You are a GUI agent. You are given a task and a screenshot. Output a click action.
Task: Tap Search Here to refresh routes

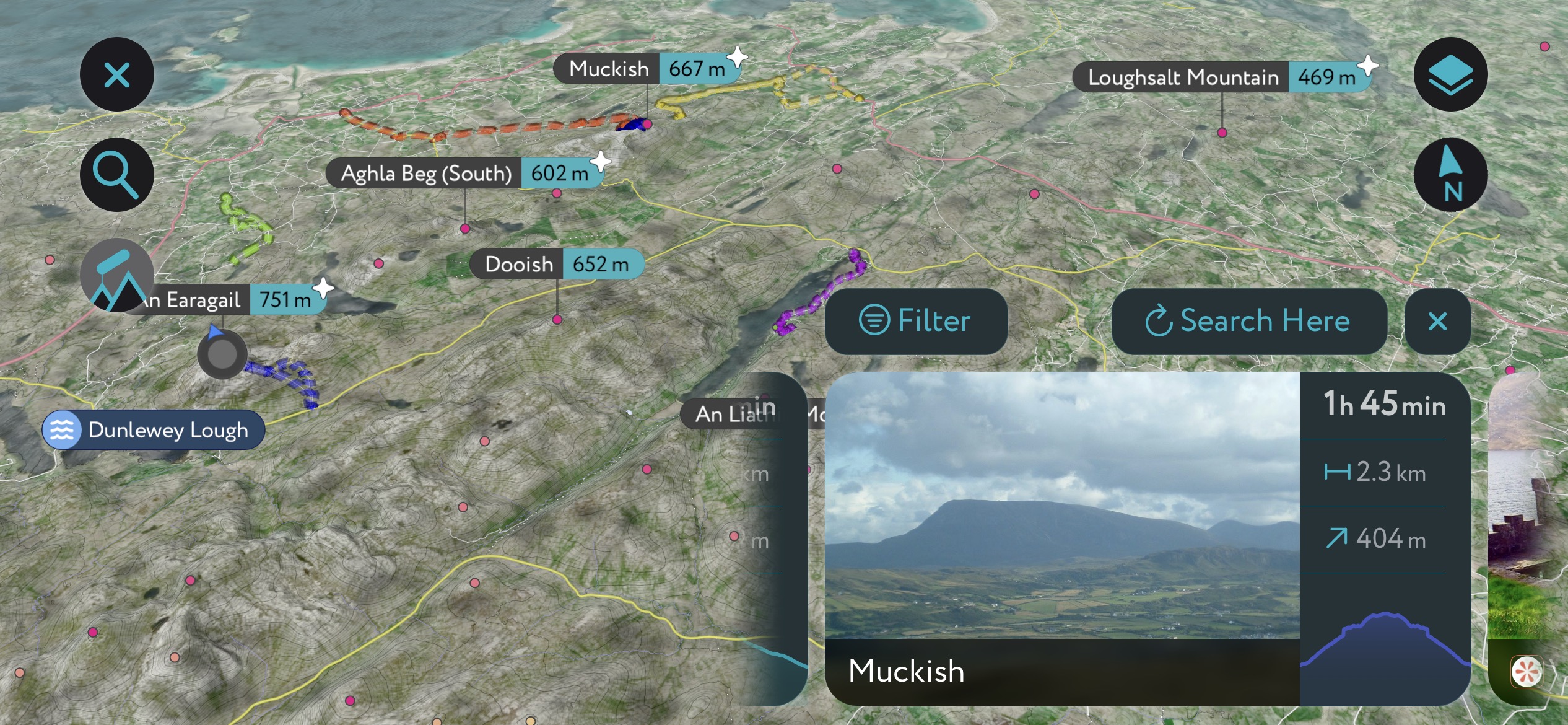pyautogui.click(x=1248, y=321)
